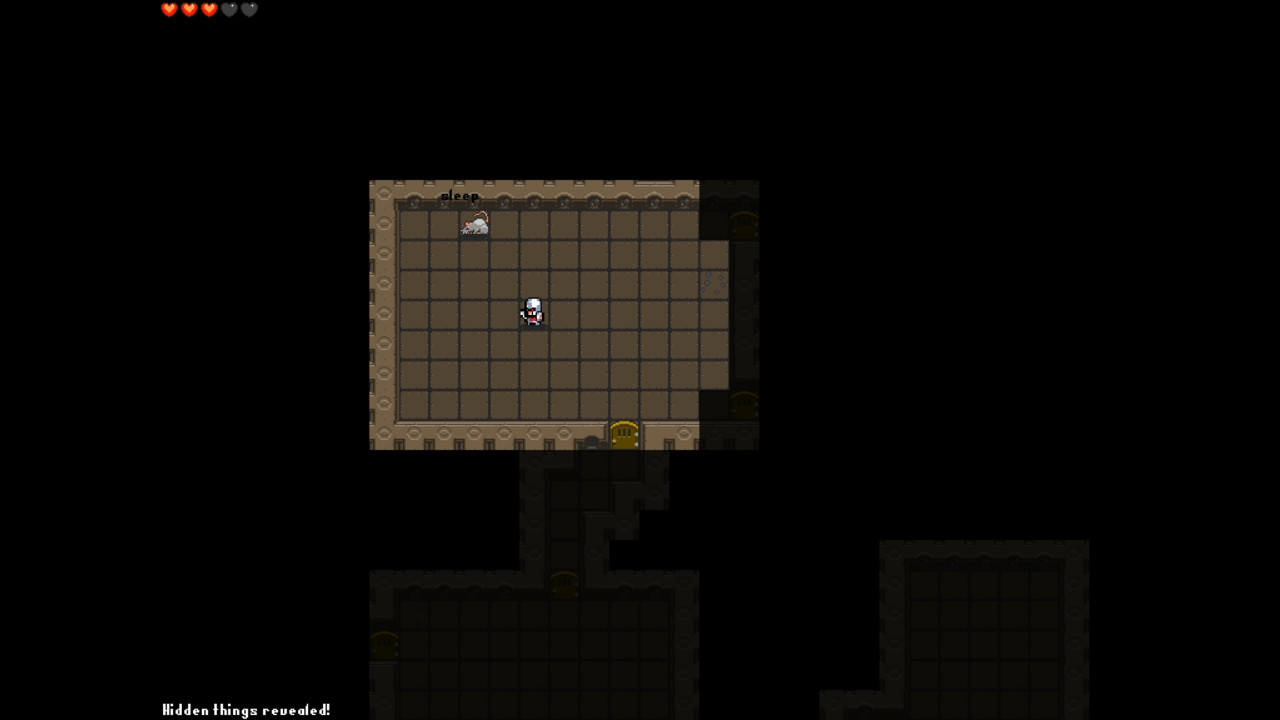Click the door on the upper right wall

[744, 225]
